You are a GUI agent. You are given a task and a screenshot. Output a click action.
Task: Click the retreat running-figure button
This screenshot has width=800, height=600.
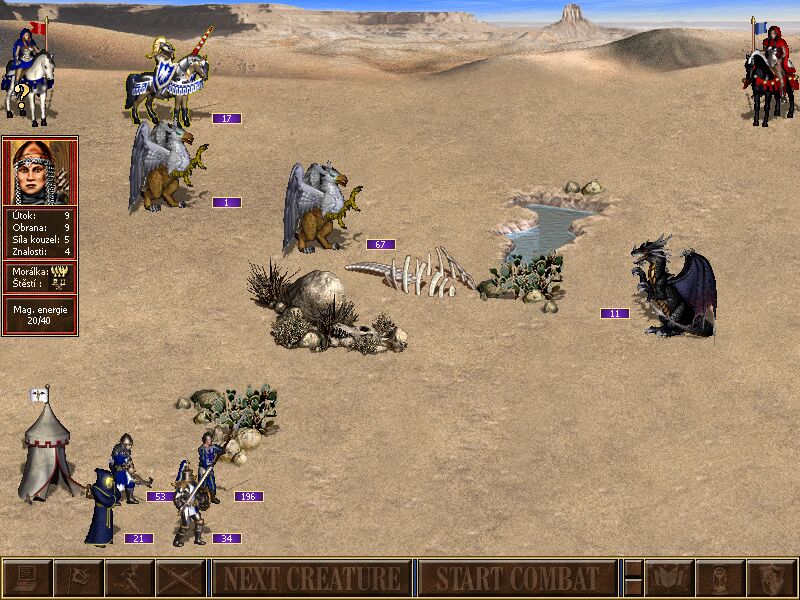[x=129, y=578]
